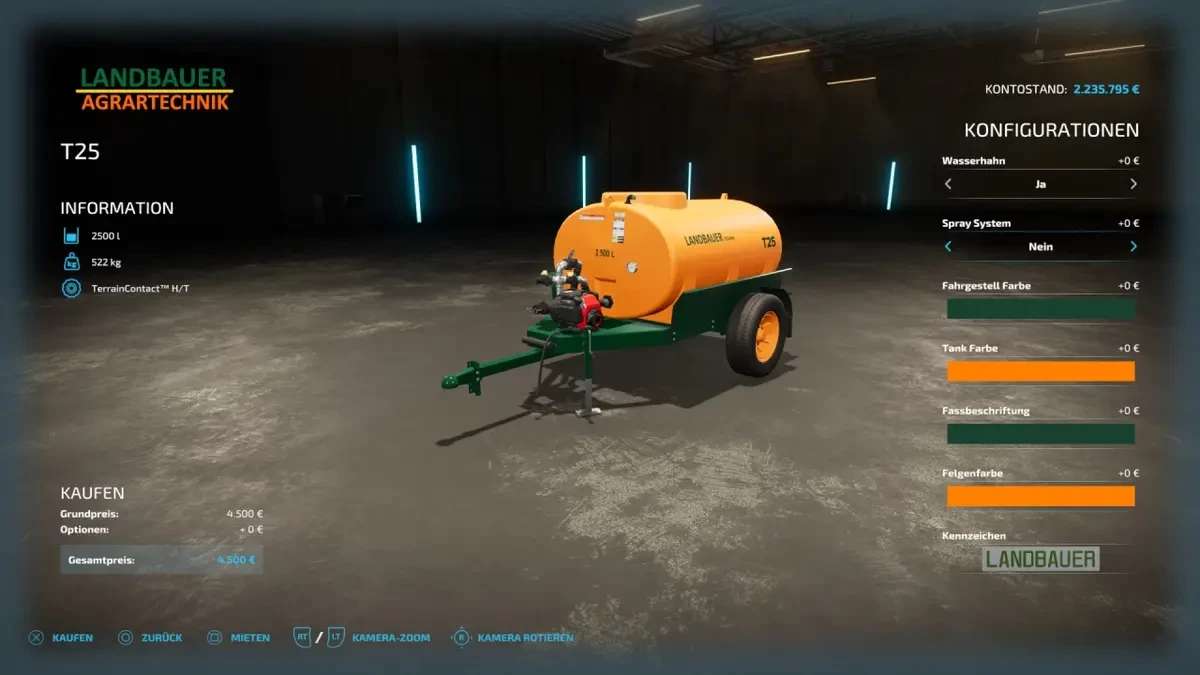Open the Fahrgestell Farbe color bar
This screenshot has width=1200, height=675.
(x=1040, y=309)
